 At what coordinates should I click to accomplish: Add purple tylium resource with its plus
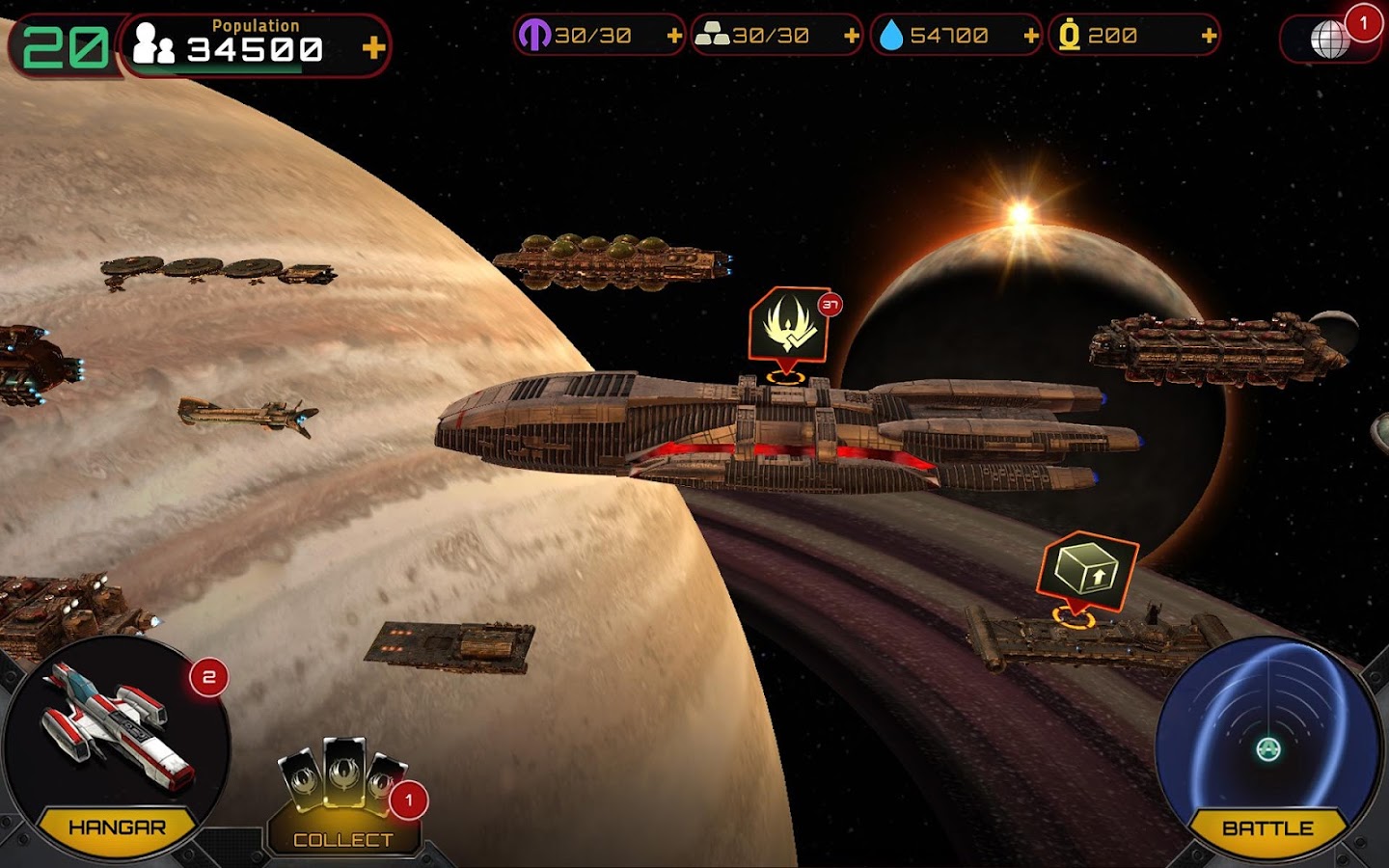point(674,37)
